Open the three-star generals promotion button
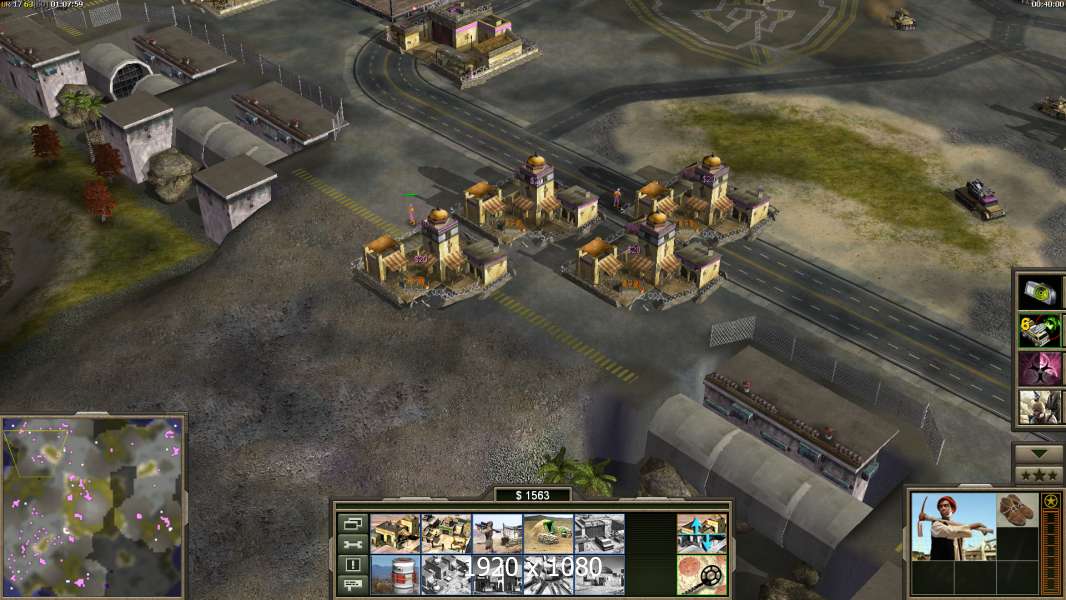Viewport: 1066px width, 600px height. coord(1038,474)
